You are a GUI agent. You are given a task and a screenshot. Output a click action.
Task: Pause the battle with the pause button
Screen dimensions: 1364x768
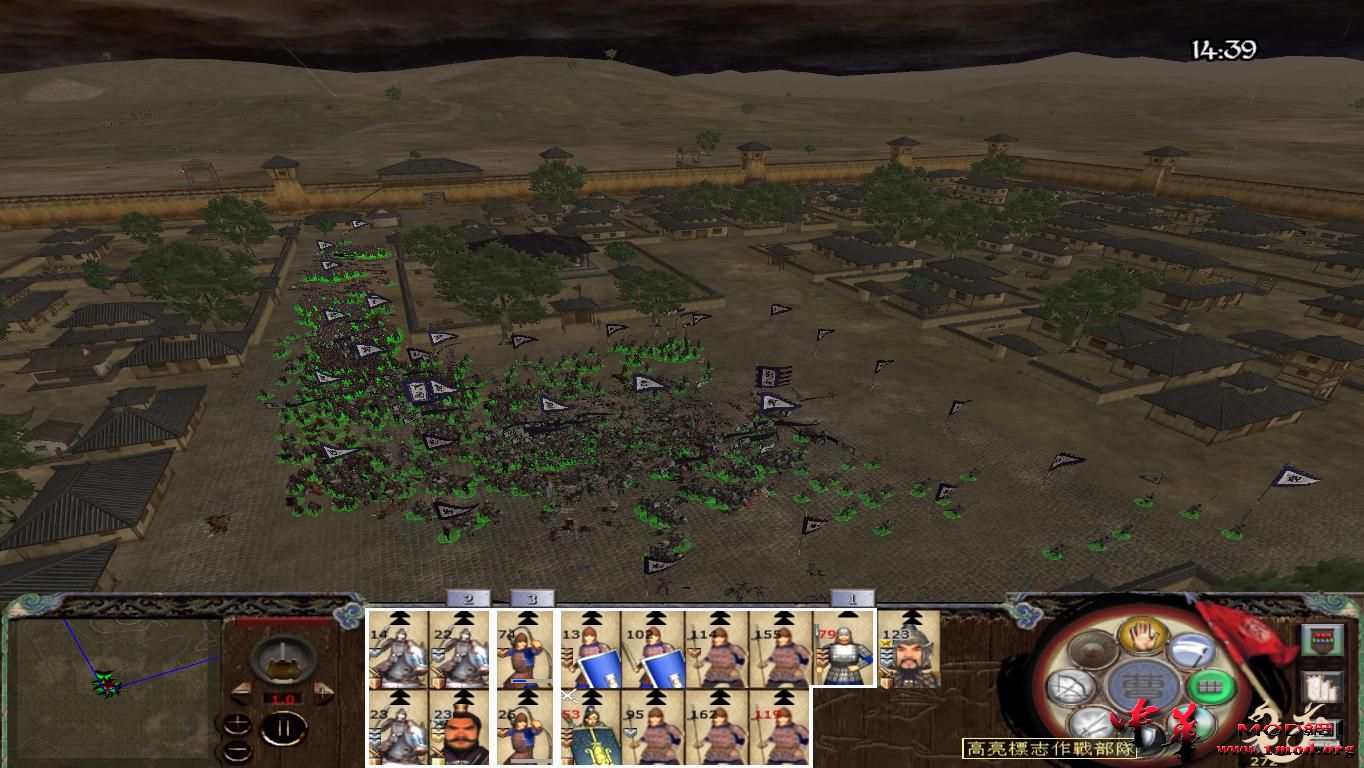282,727
